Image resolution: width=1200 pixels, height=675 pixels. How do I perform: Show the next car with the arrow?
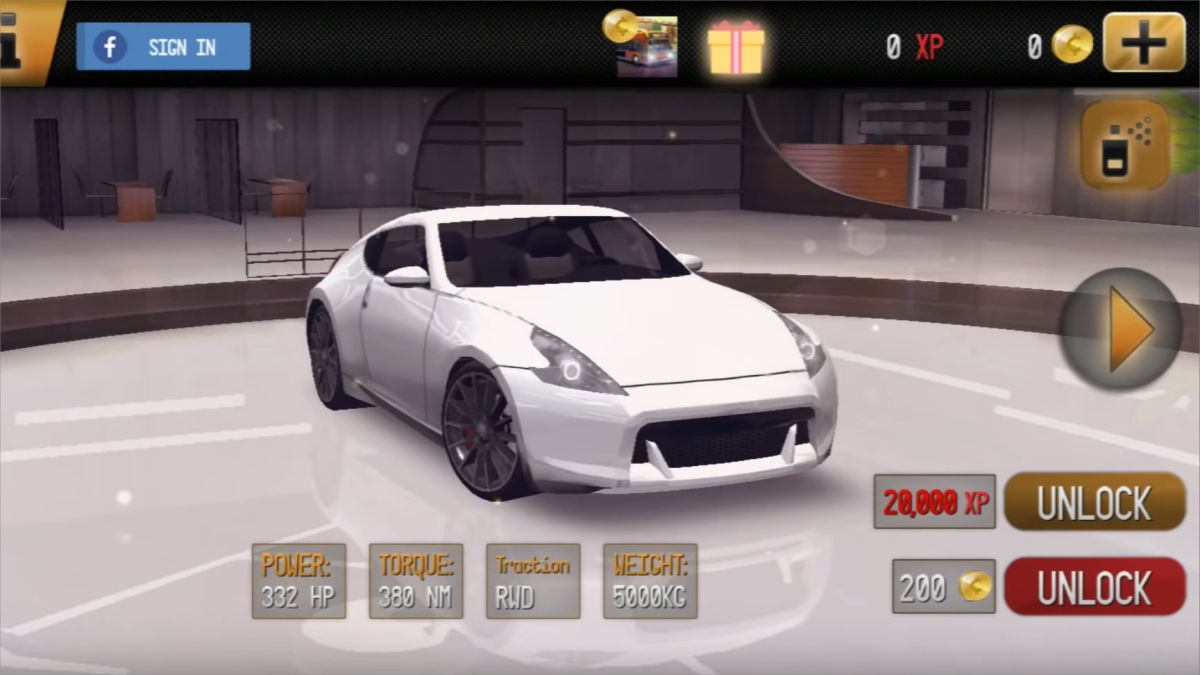(1122, 329)
